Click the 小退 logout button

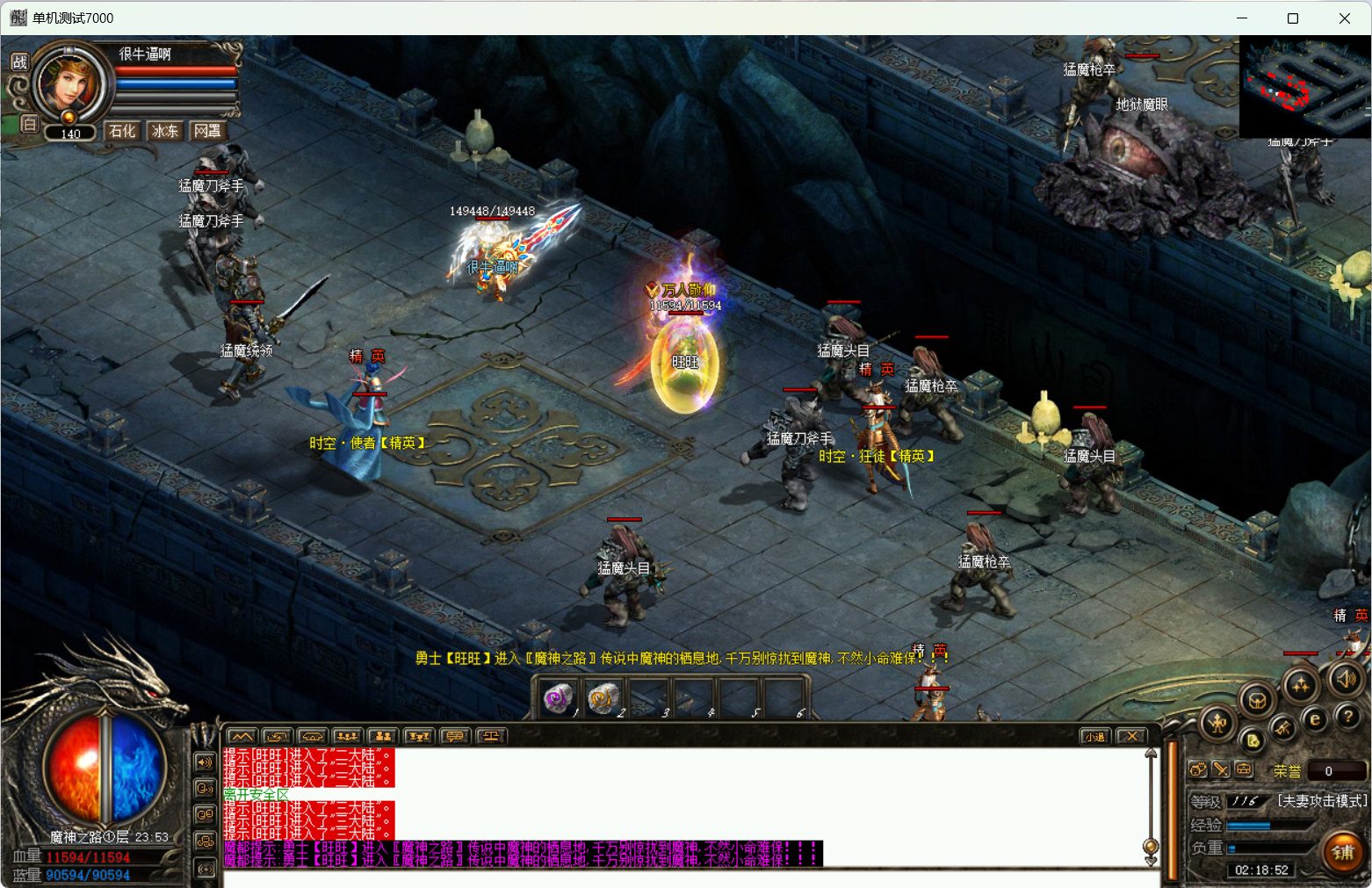click(1094, 736)
